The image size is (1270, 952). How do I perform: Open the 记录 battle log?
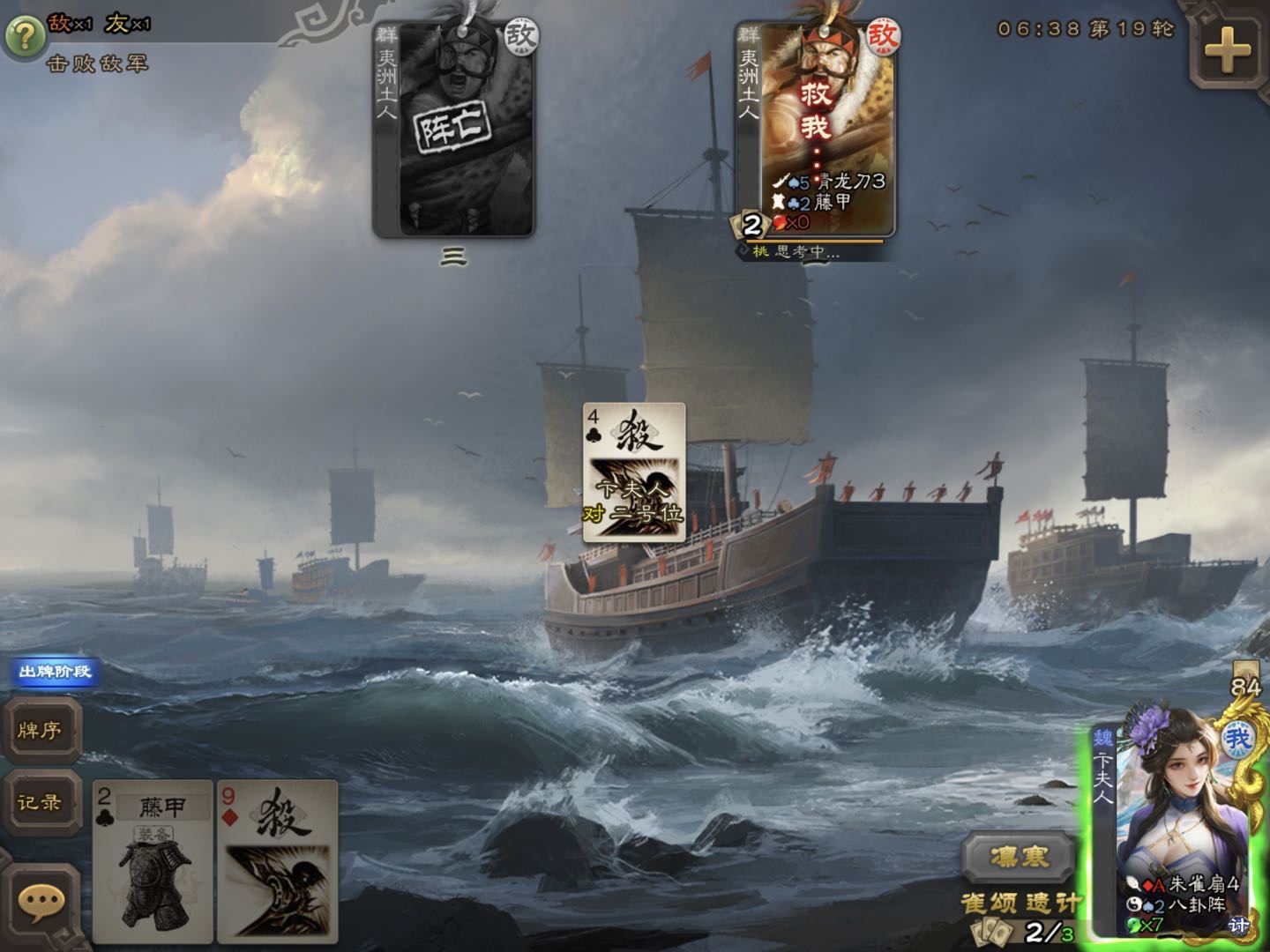pyautogui.click(x=41, y=803)
